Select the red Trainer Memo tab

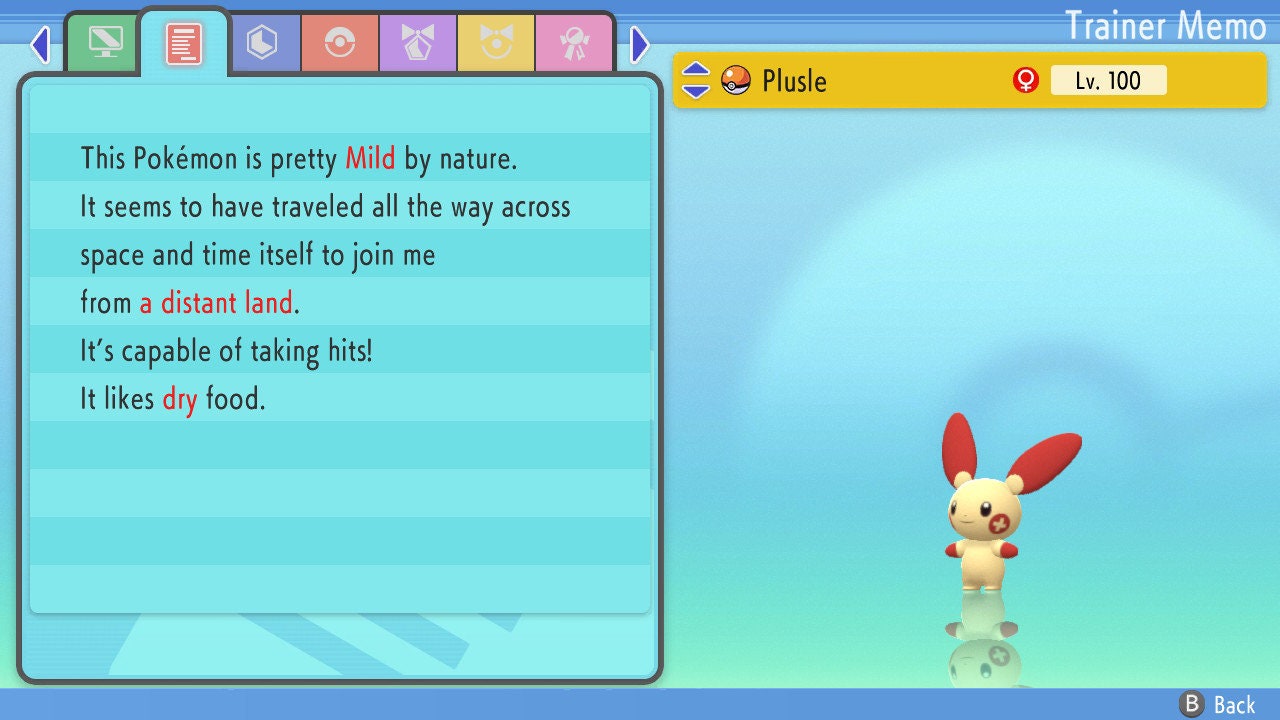coord(184,44)
